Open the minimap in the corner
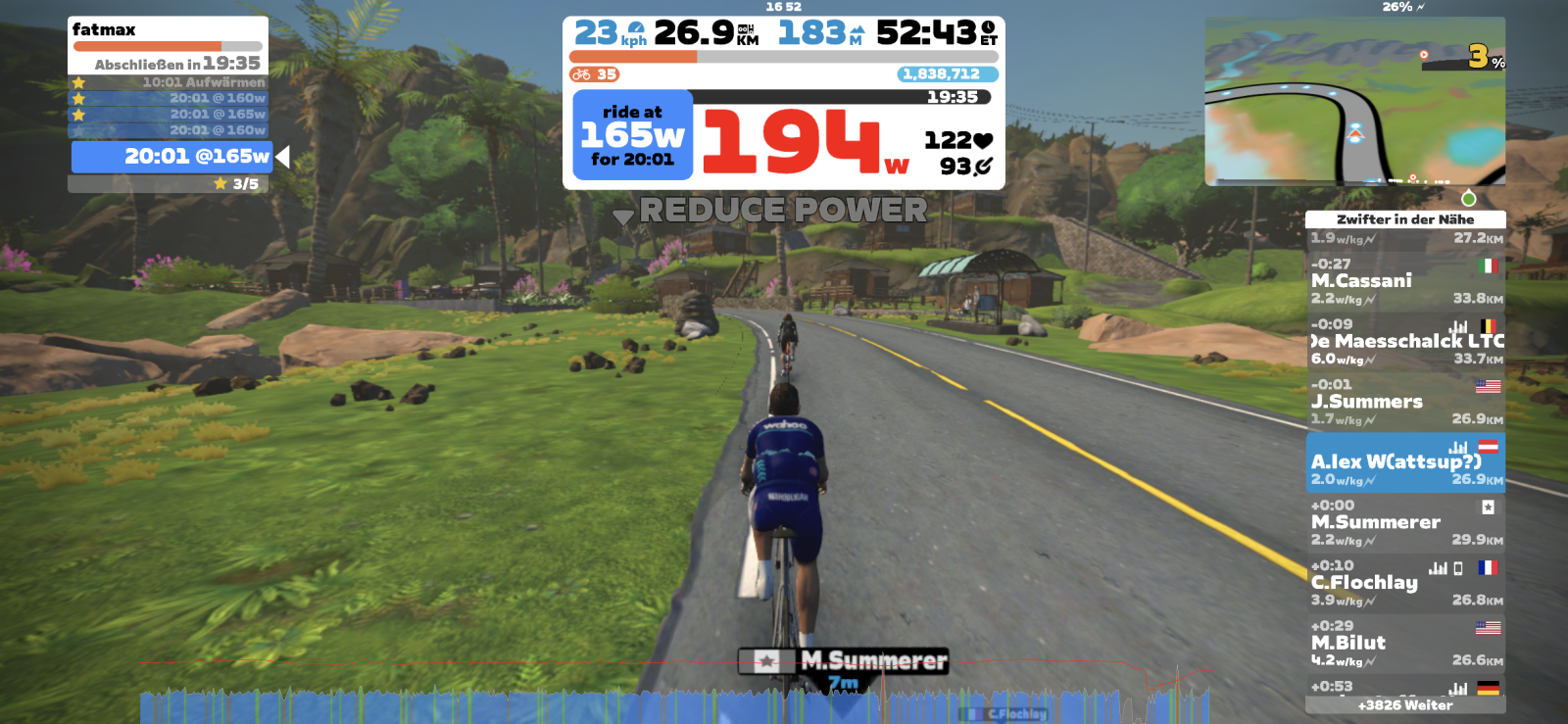This screenshot has height=724, width=1568. pos(1354,101)
